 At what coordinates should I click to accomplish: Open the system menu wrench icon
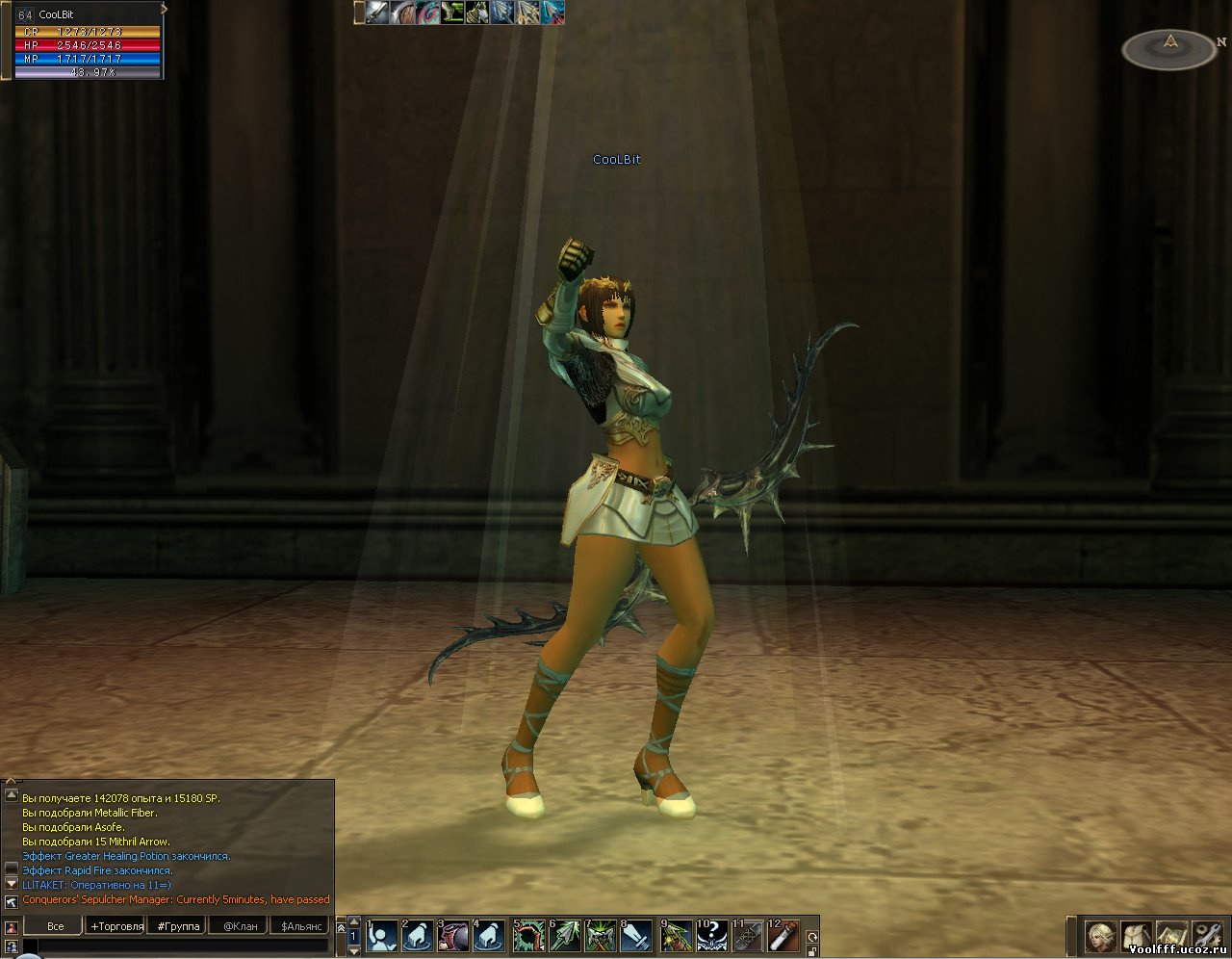coord(1206,936)
